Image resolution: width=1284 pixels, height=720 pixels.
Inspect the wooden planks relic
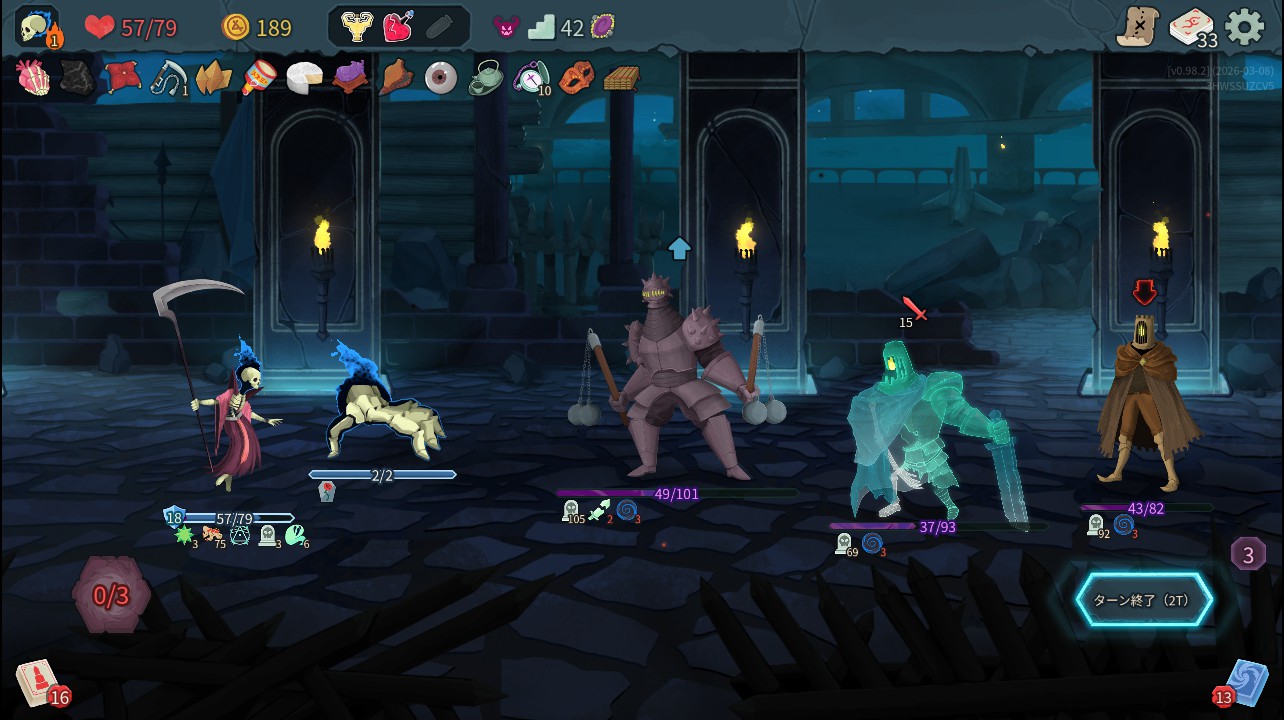[621, 78]
